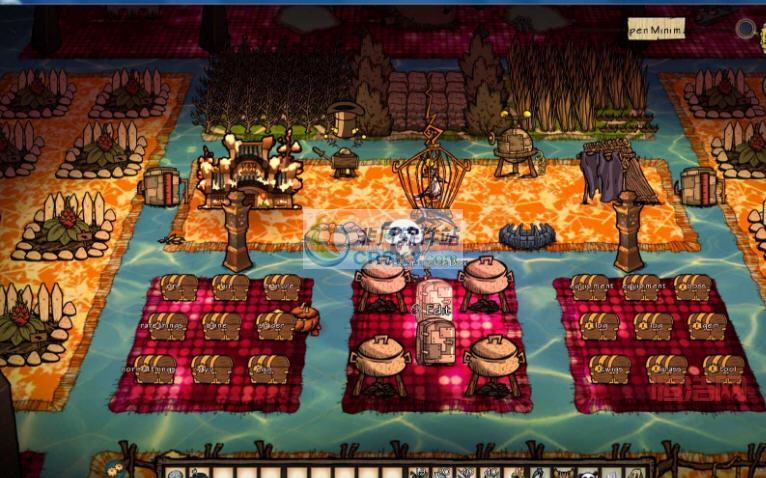Click the Open Minimap button
The height and width of the screenshot is (478, 766).
pos(656,30)
